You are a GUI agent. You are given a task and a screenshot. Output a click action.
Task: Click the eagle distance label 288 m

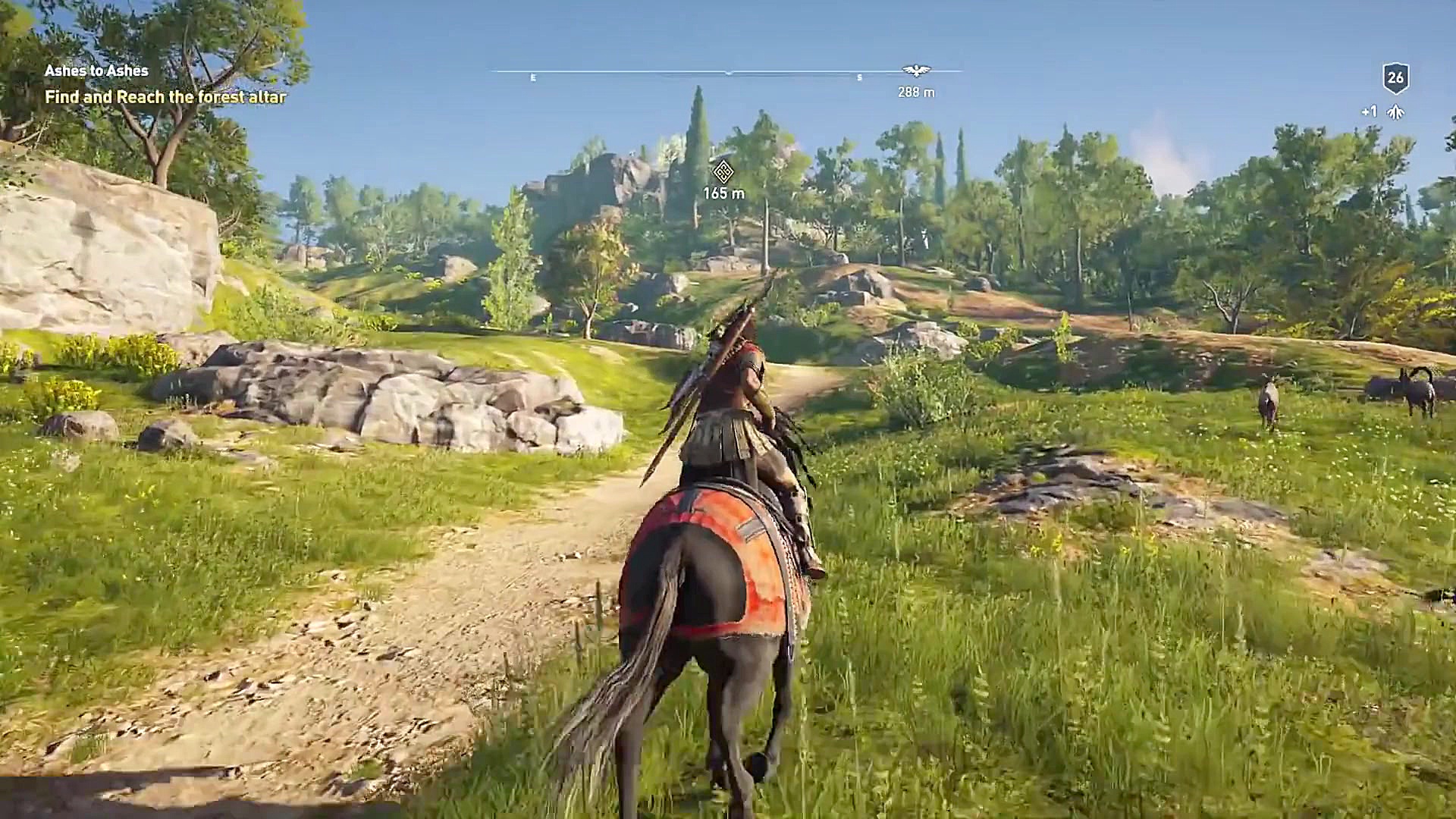click(x=915, y=93)
